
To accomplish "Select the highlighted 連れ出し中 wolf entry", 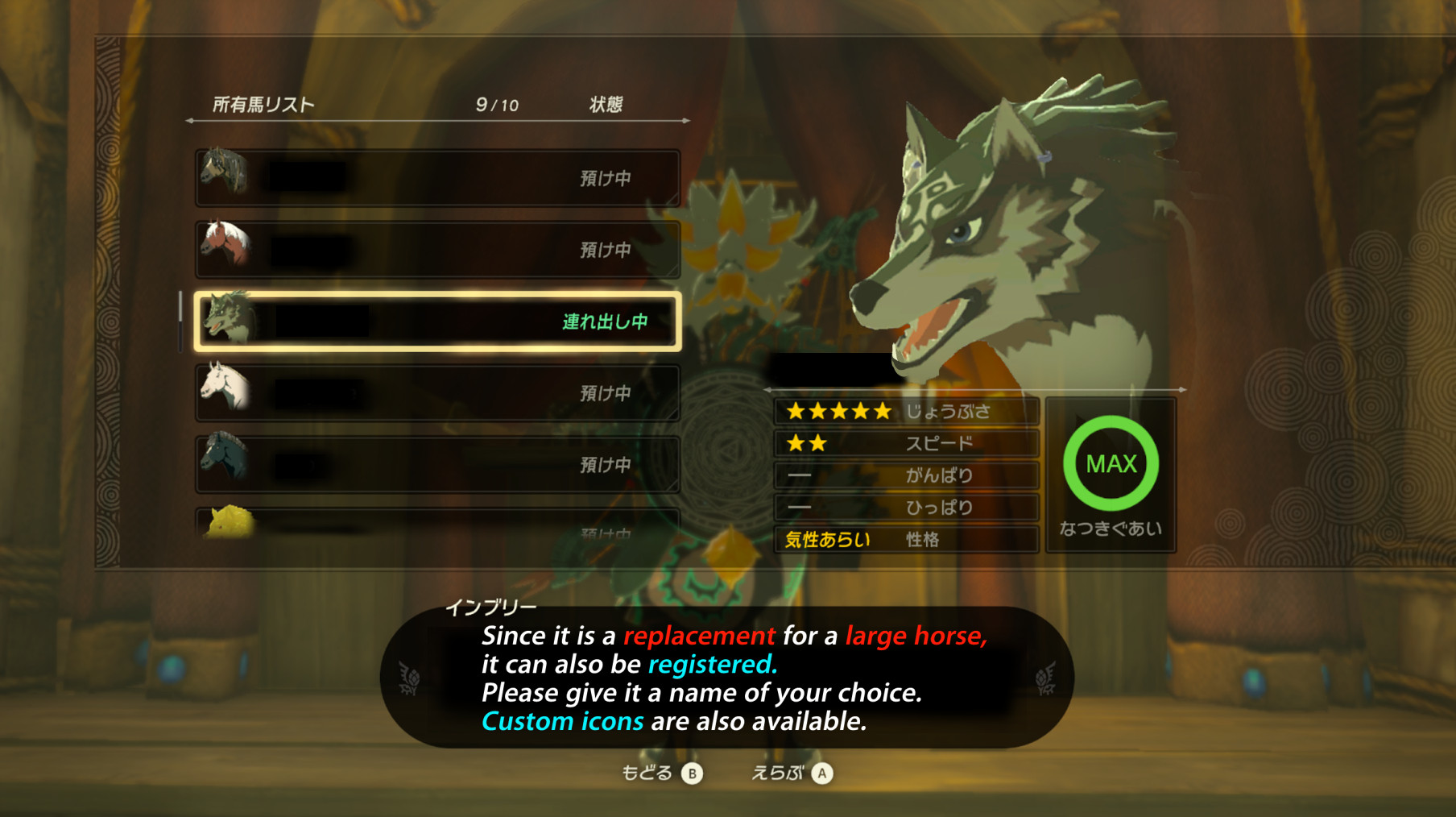I will [437, 320].
